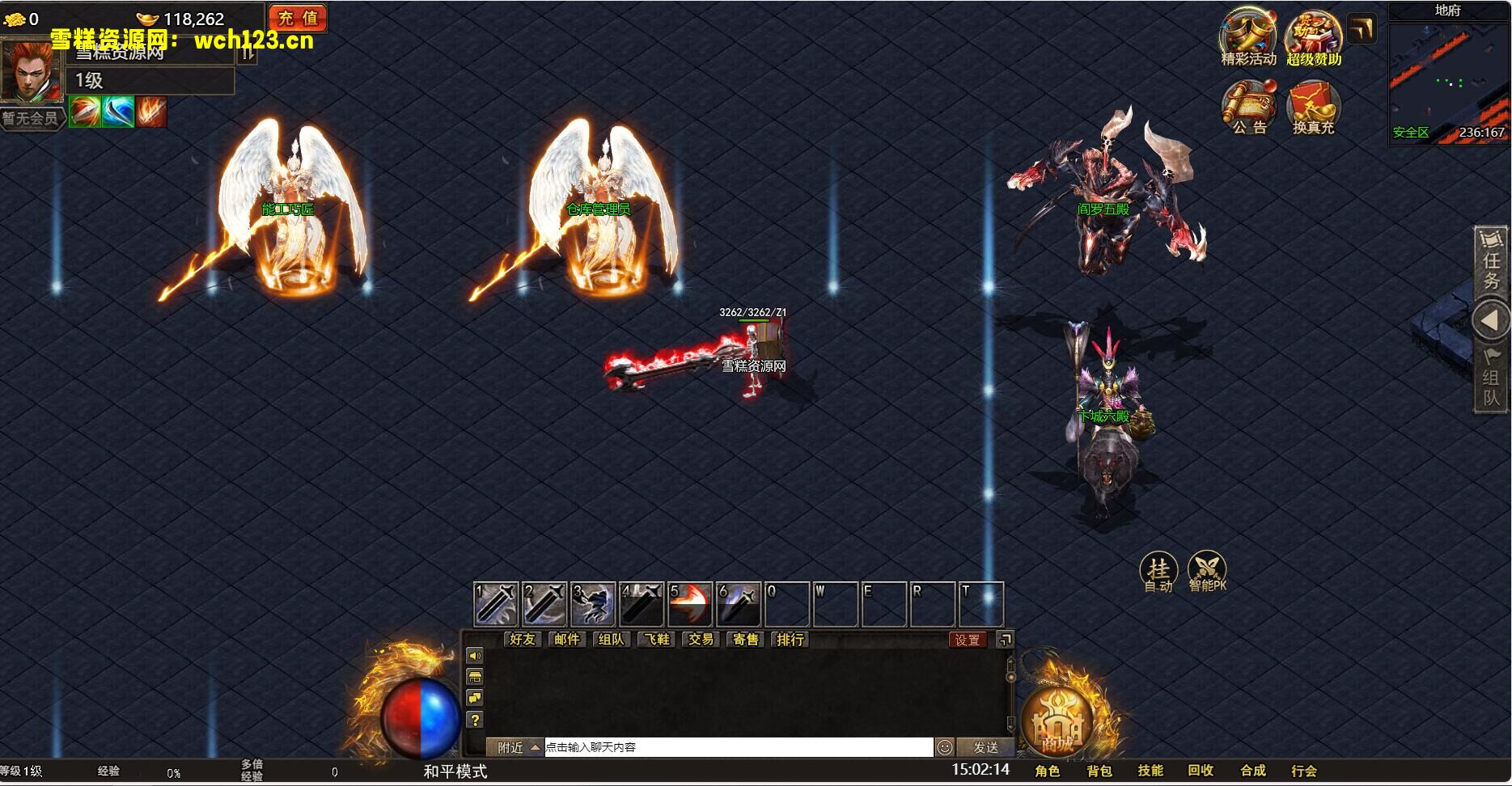This screenshot has width=1512, height=786.
Task: Activate the 智能PK button
Action: tap(1207, 573)
